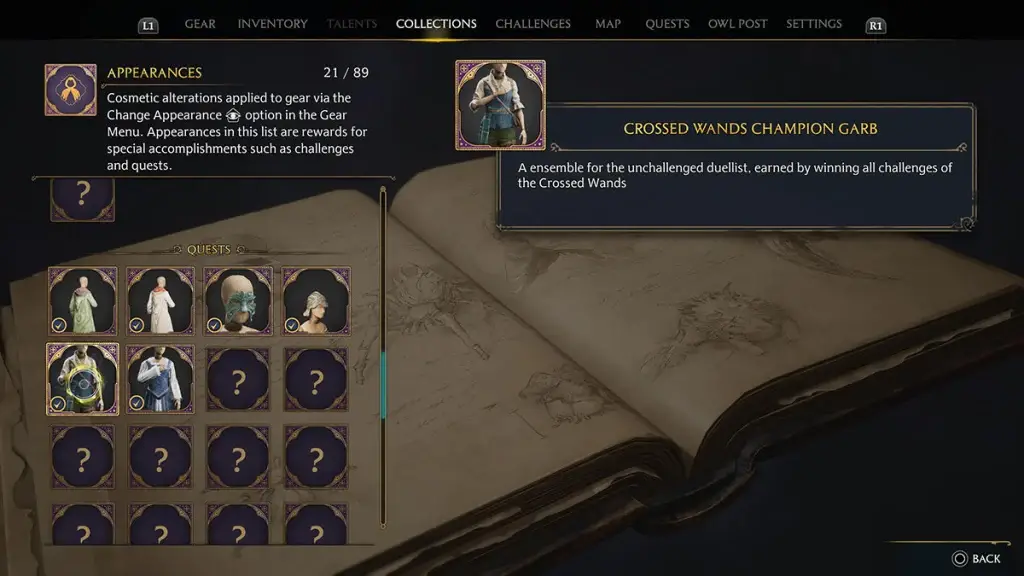
Task: Select the white robe with red scarf
Action: pyautogui.click(x=161, y=301)
